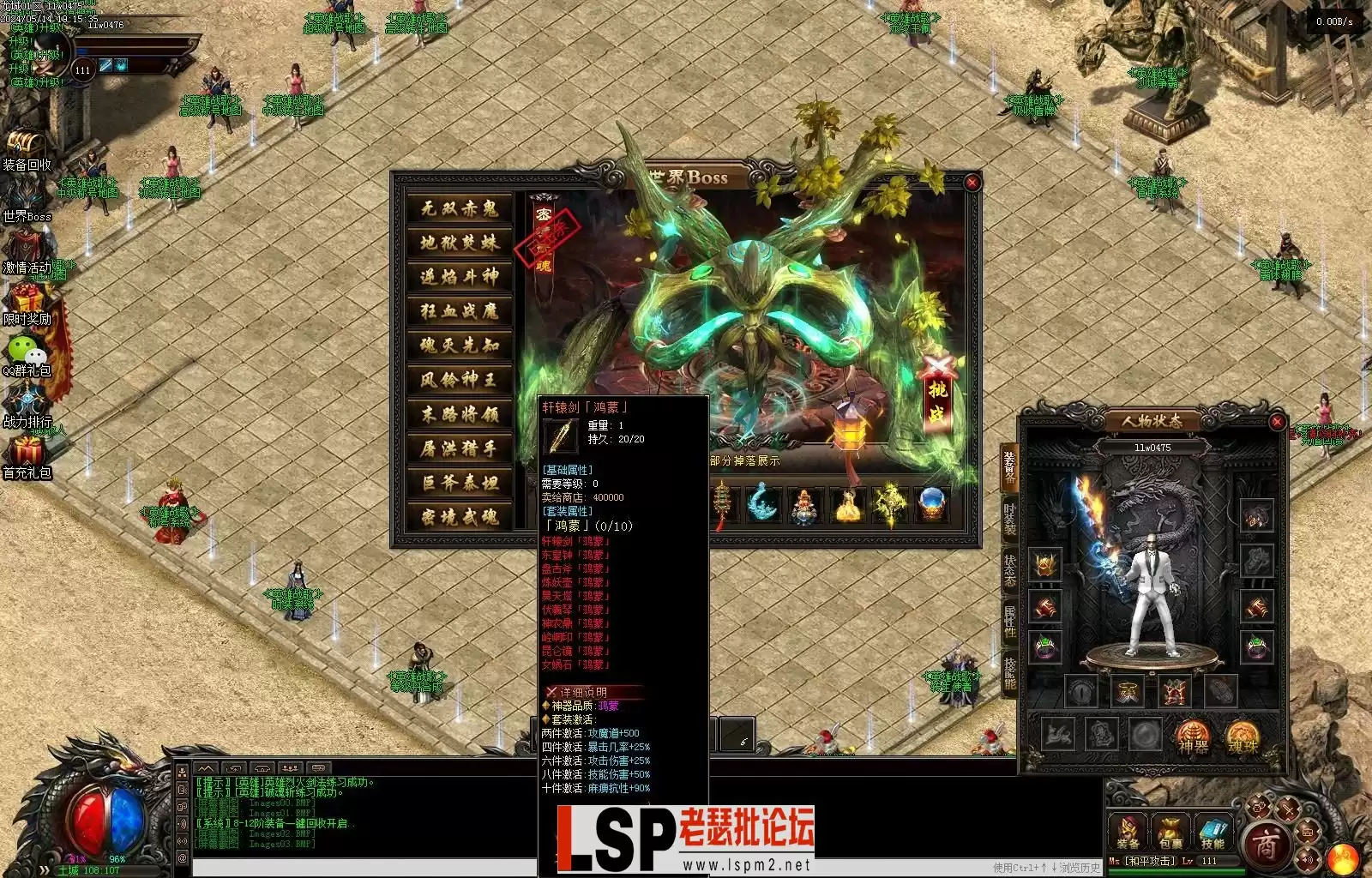Select the 密境弑魂 boss entry

[x=460, y=517]
